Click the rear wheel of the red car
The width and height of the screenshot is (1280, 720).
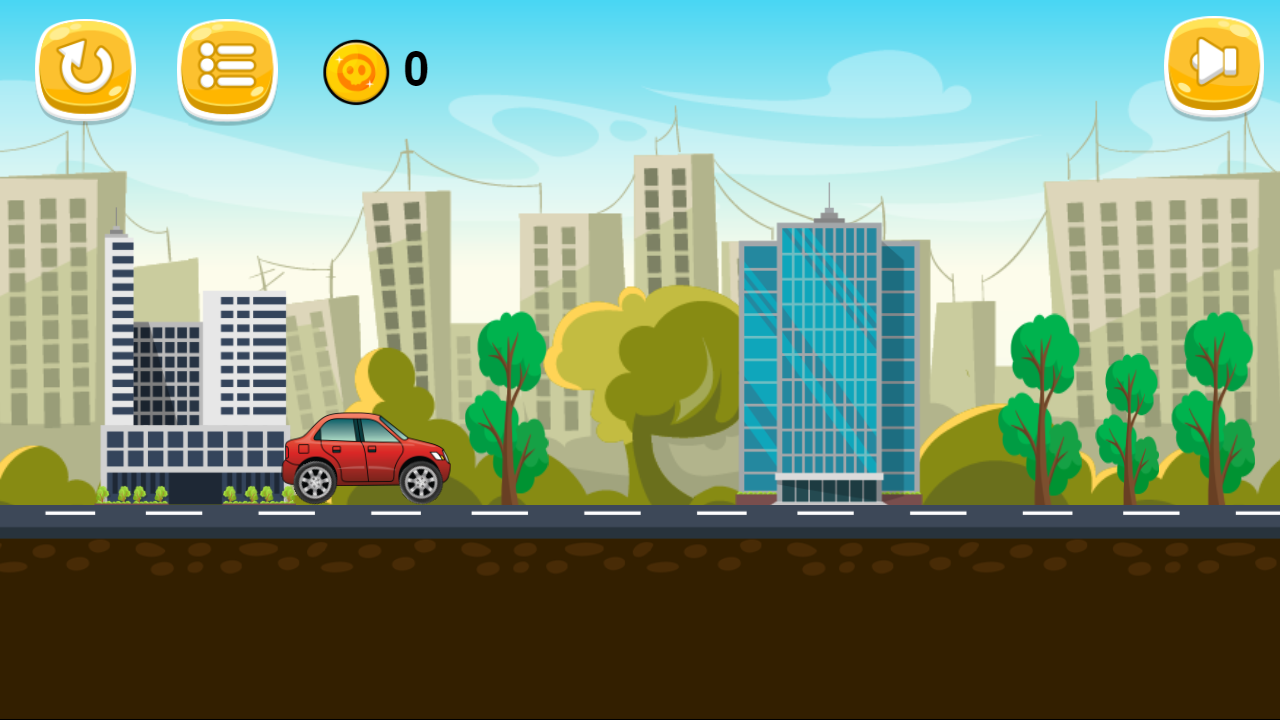click(313, 482)
